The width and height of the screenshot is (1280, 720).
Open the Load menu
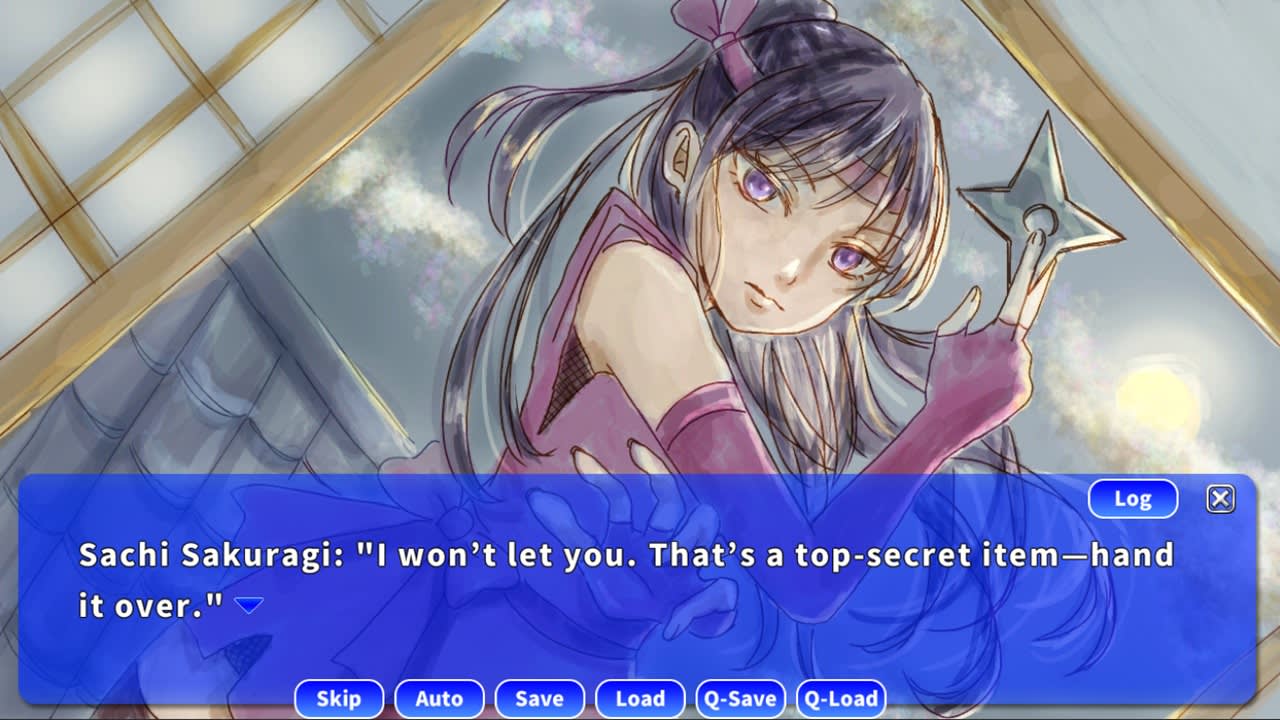[x=640, y=698]
